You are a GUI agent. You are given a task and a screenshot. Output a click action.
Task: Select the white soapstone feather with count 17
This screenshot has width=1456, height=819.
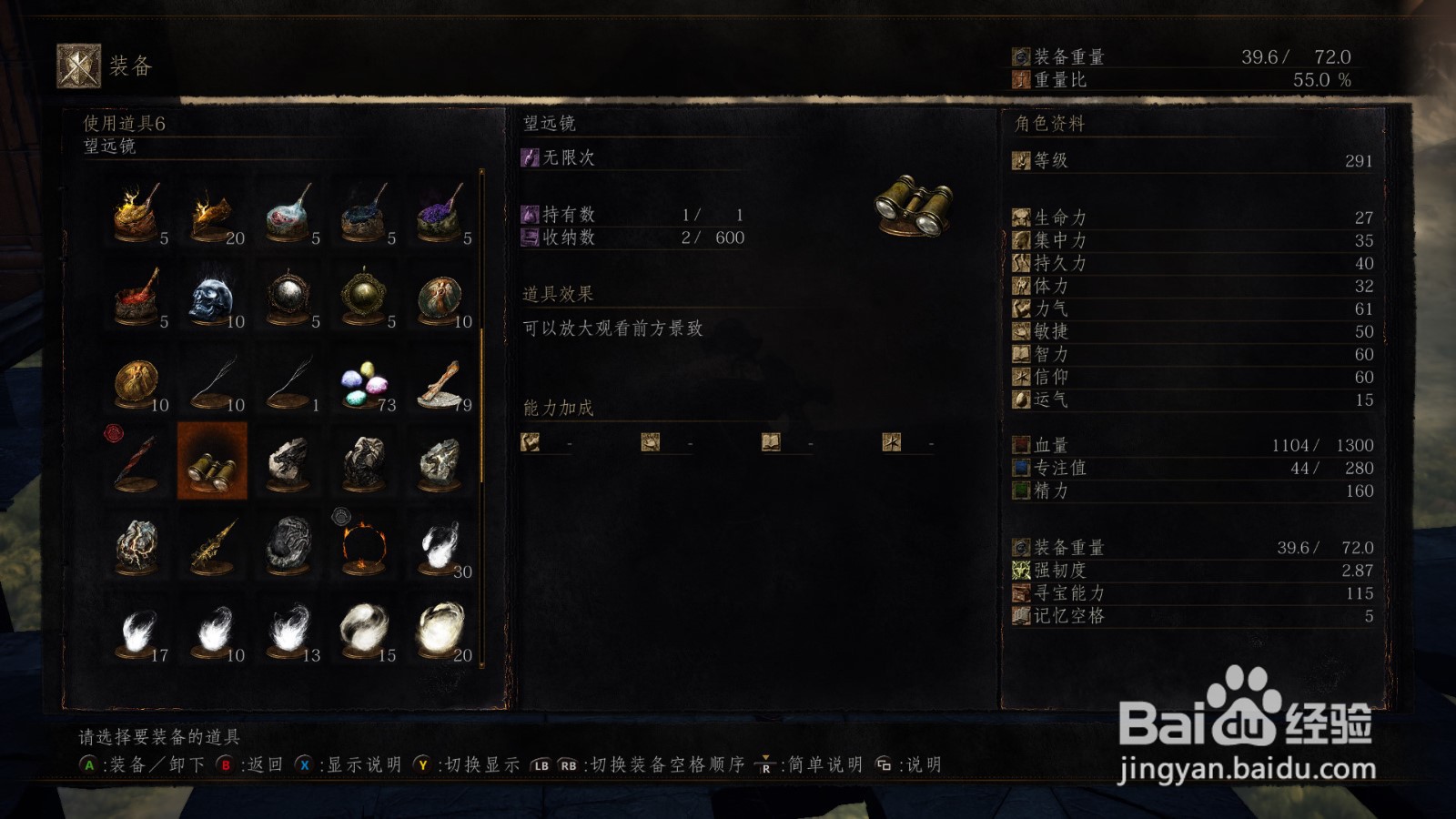[x=136, y=632]
